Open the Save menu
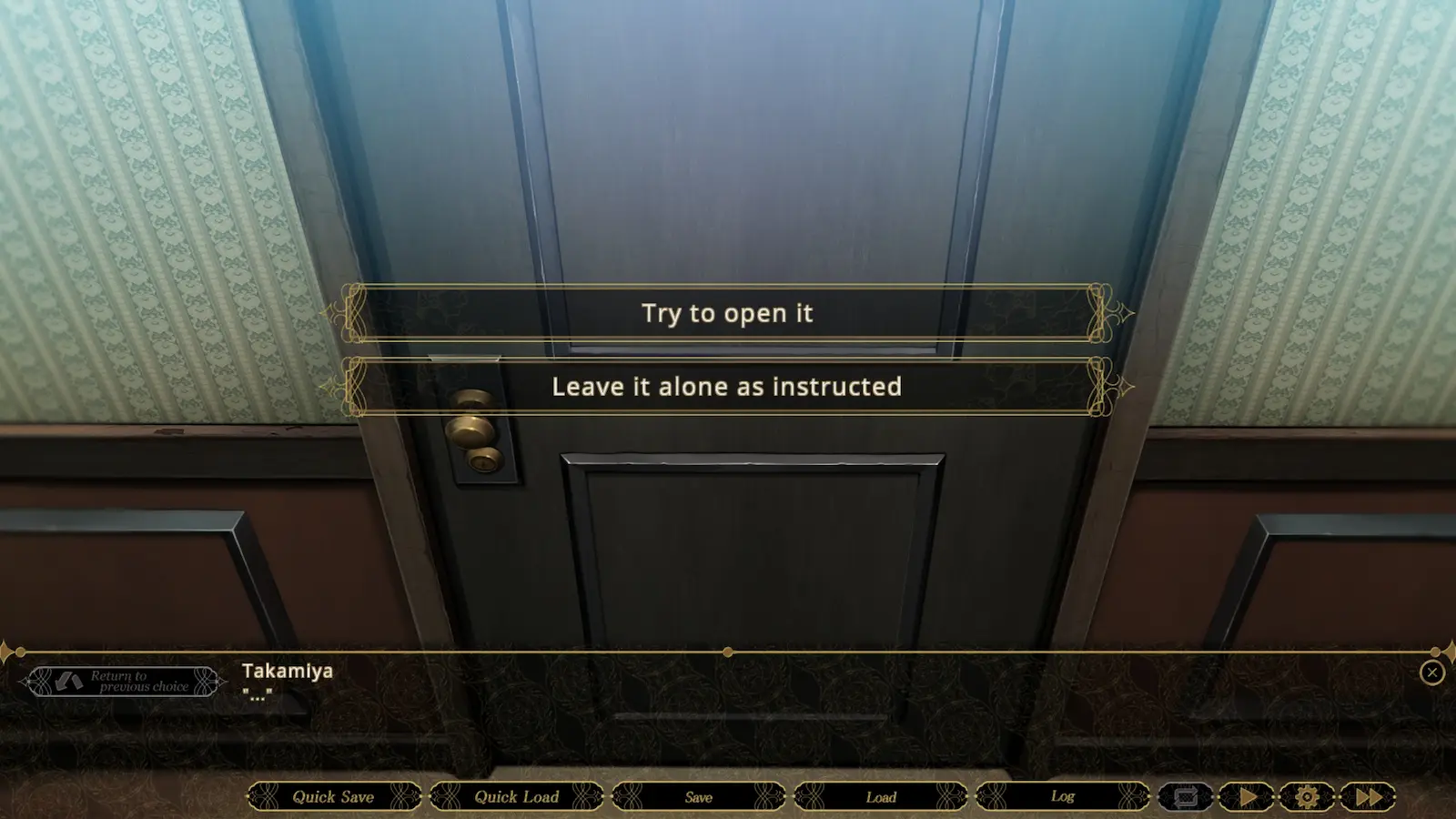Screen dimensions: 1456x819 (x=699, y=796)
